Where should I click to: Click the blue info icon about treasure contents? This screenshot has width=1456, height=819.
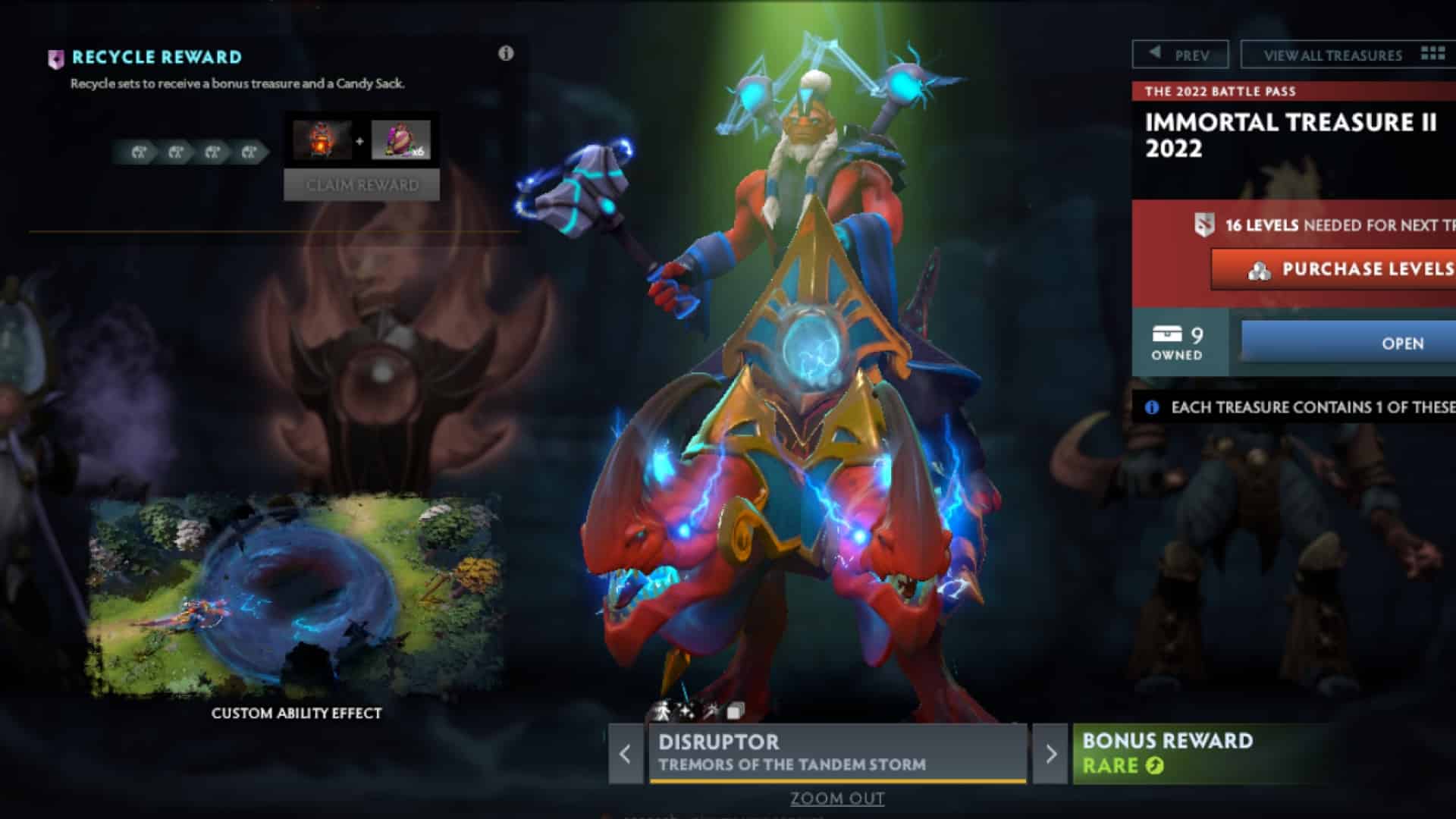coord(1153,406)
